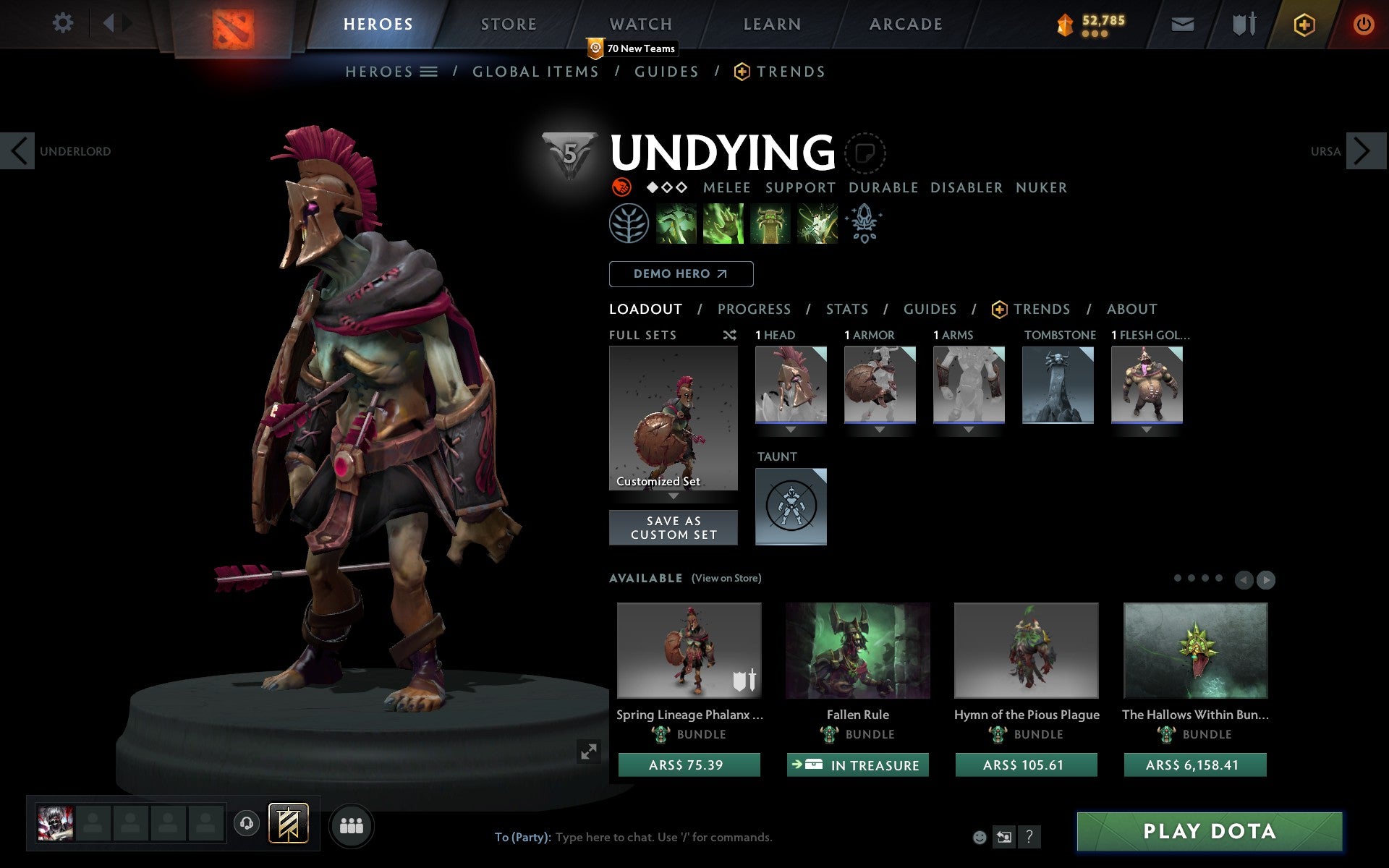Click the Tombstone ability icon
Image resolution: width=1389 pixels, height=868 pixels.
(x=770, y=223)
